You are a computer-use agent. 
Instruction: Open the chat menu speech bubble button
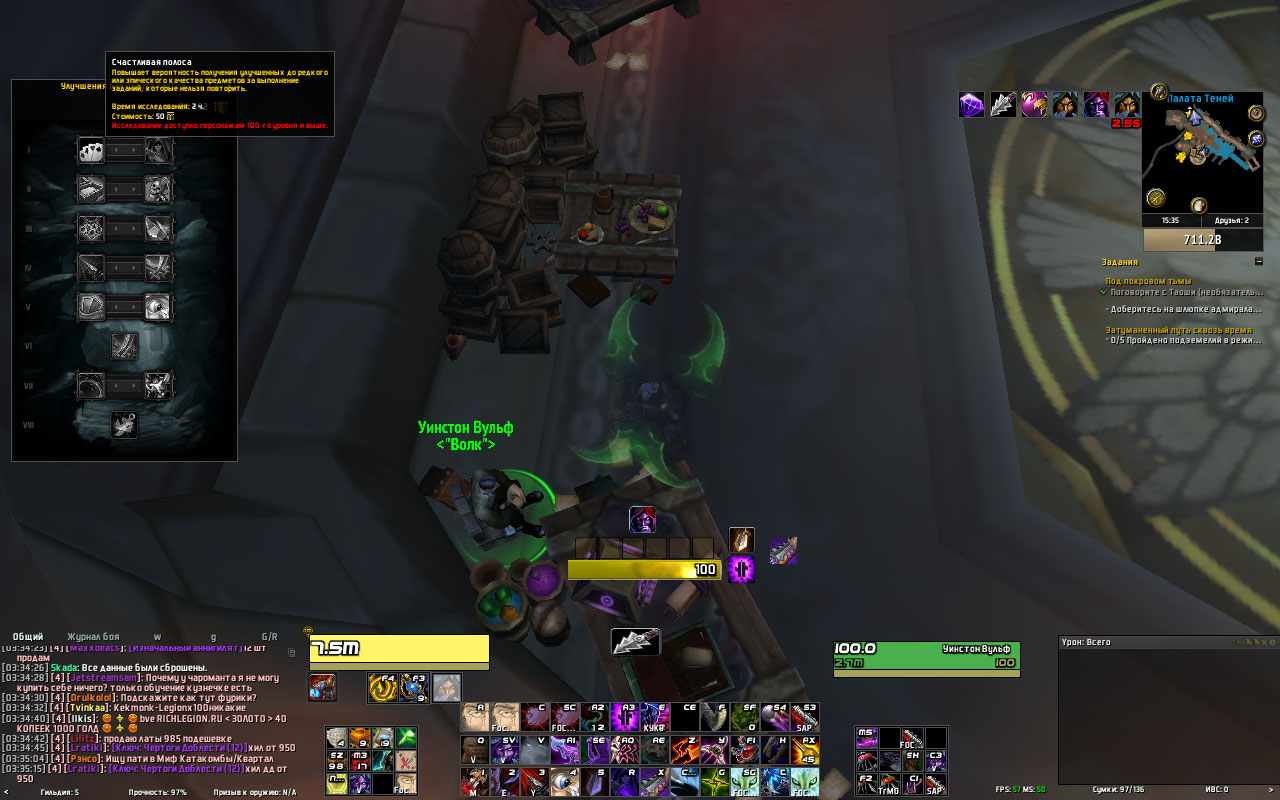click(x=308, y=632)
